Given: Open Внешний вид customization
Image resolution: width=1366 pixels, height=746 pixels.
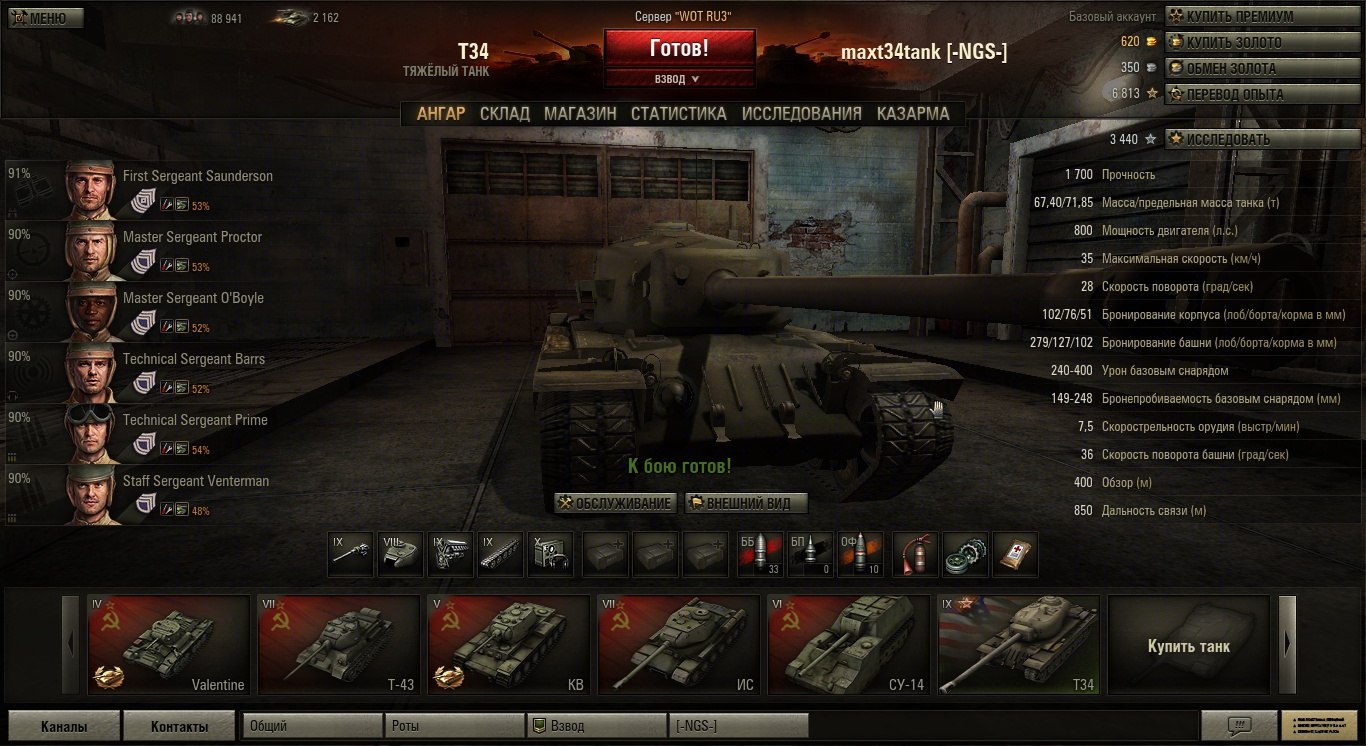Looking at the screenshot, I should tap(745, 503).
